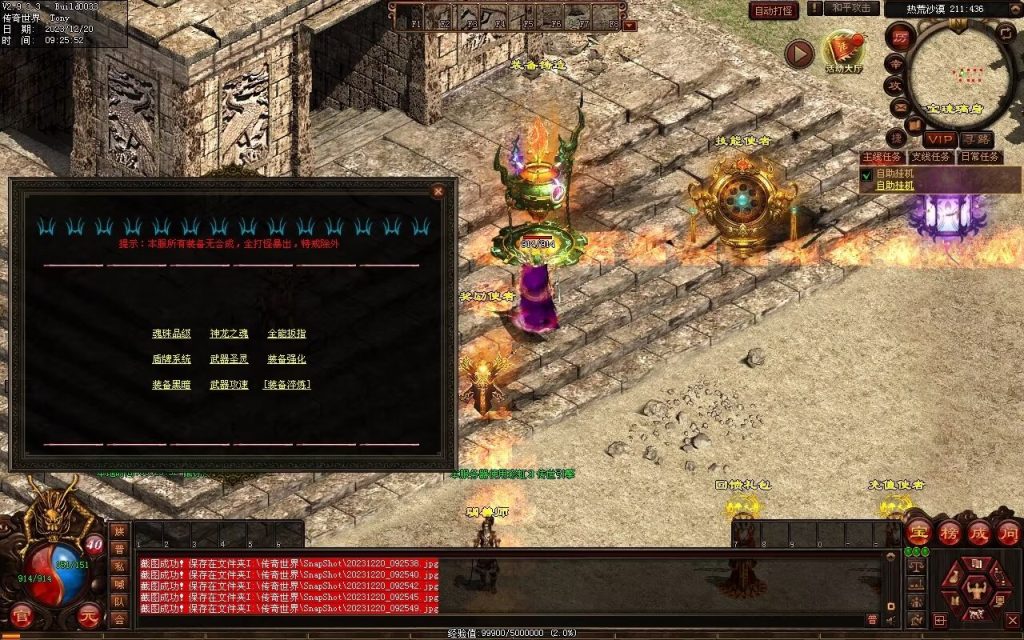Choose the 全能扳指 option
The image size is (1024, 640).
tap(287, 334)
